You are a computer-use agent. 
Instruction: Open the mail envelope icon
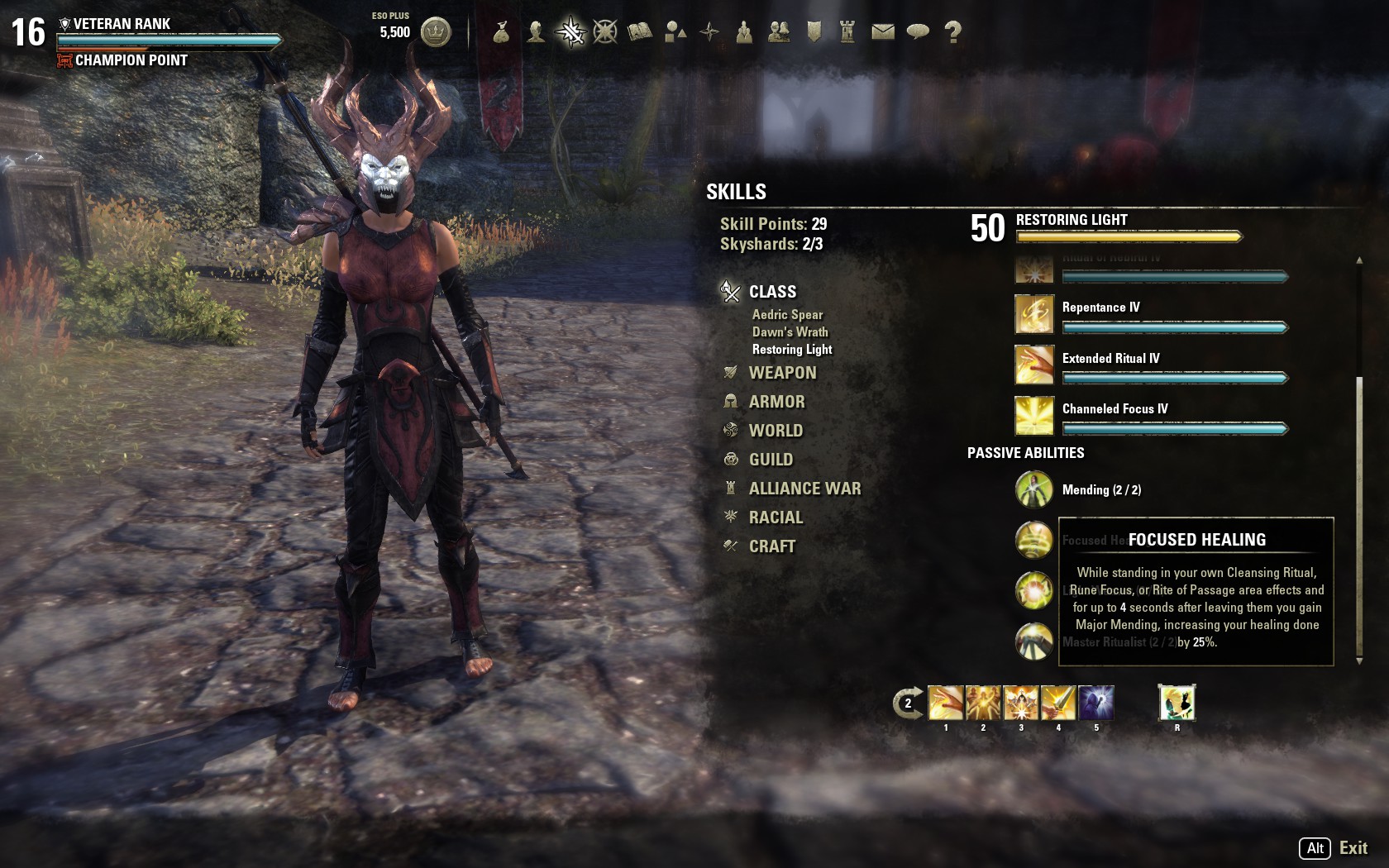[883, 32]
